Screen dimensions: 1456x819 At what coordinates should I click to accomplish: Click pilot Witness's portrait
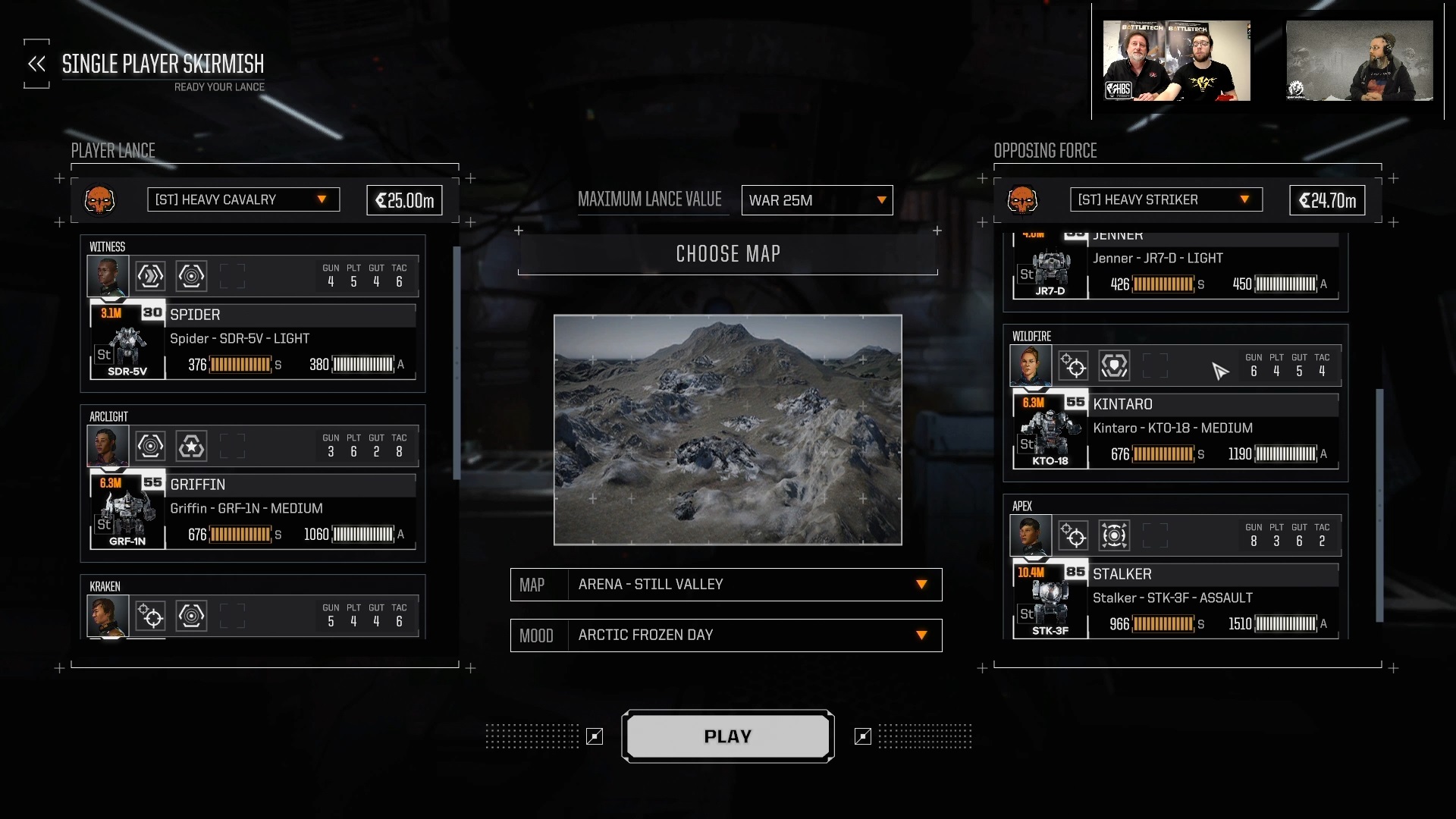pos(108,276)
